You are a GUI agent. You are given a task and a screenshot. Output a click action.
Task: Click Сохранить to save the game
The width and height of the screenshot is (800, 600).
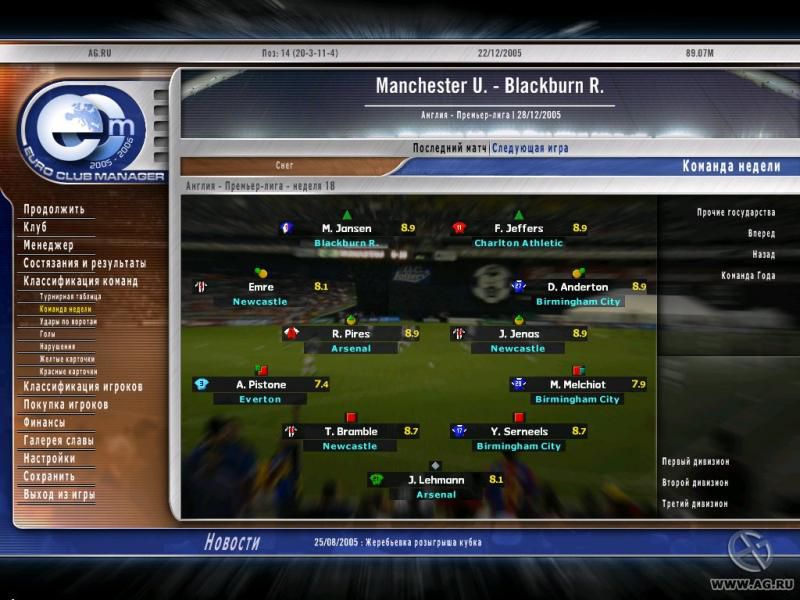(x=49, y=477)
